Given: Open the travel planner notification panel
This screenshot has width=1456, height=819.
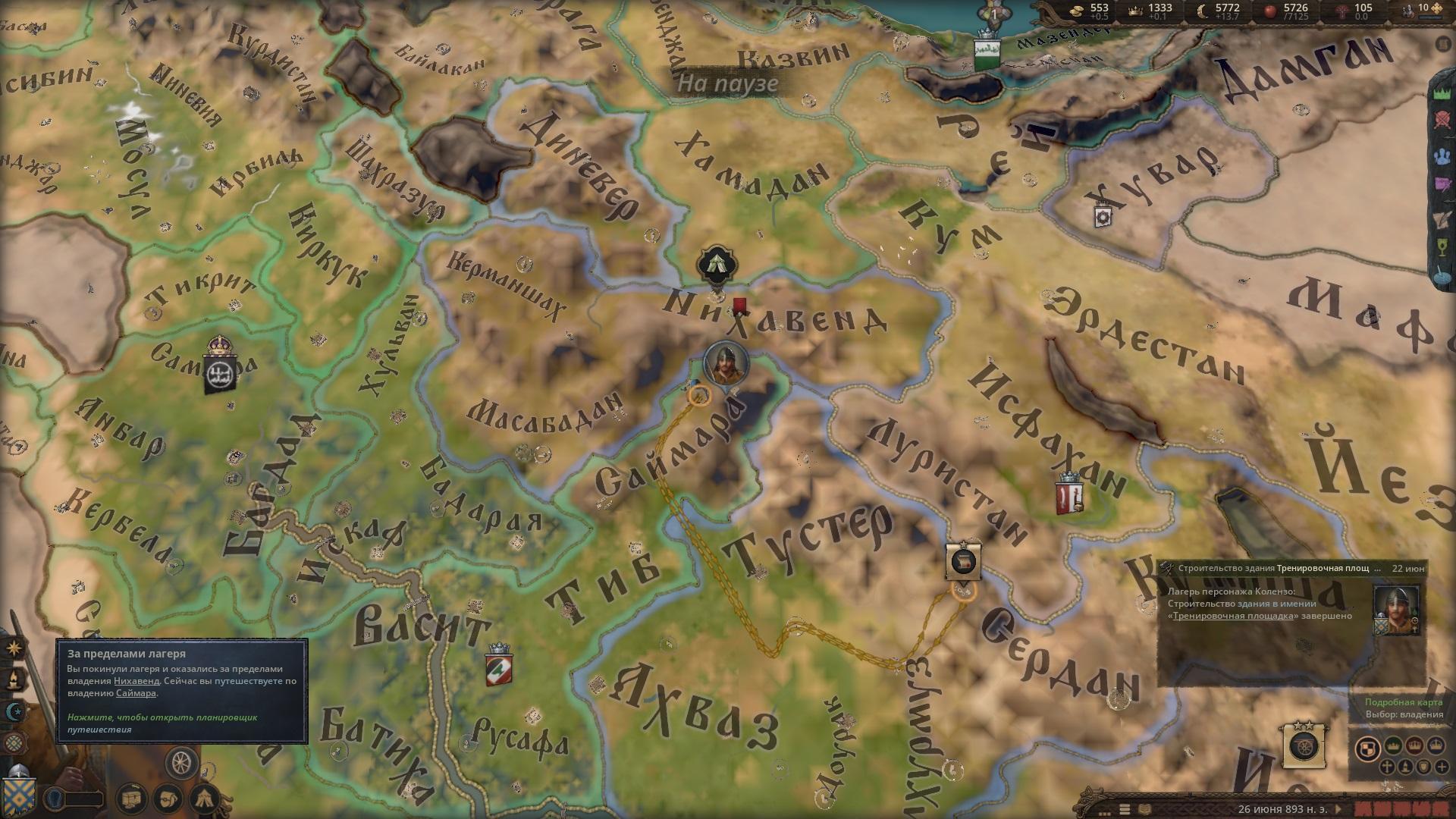Looking at the screenshot, I should click(x=182, y=691).
